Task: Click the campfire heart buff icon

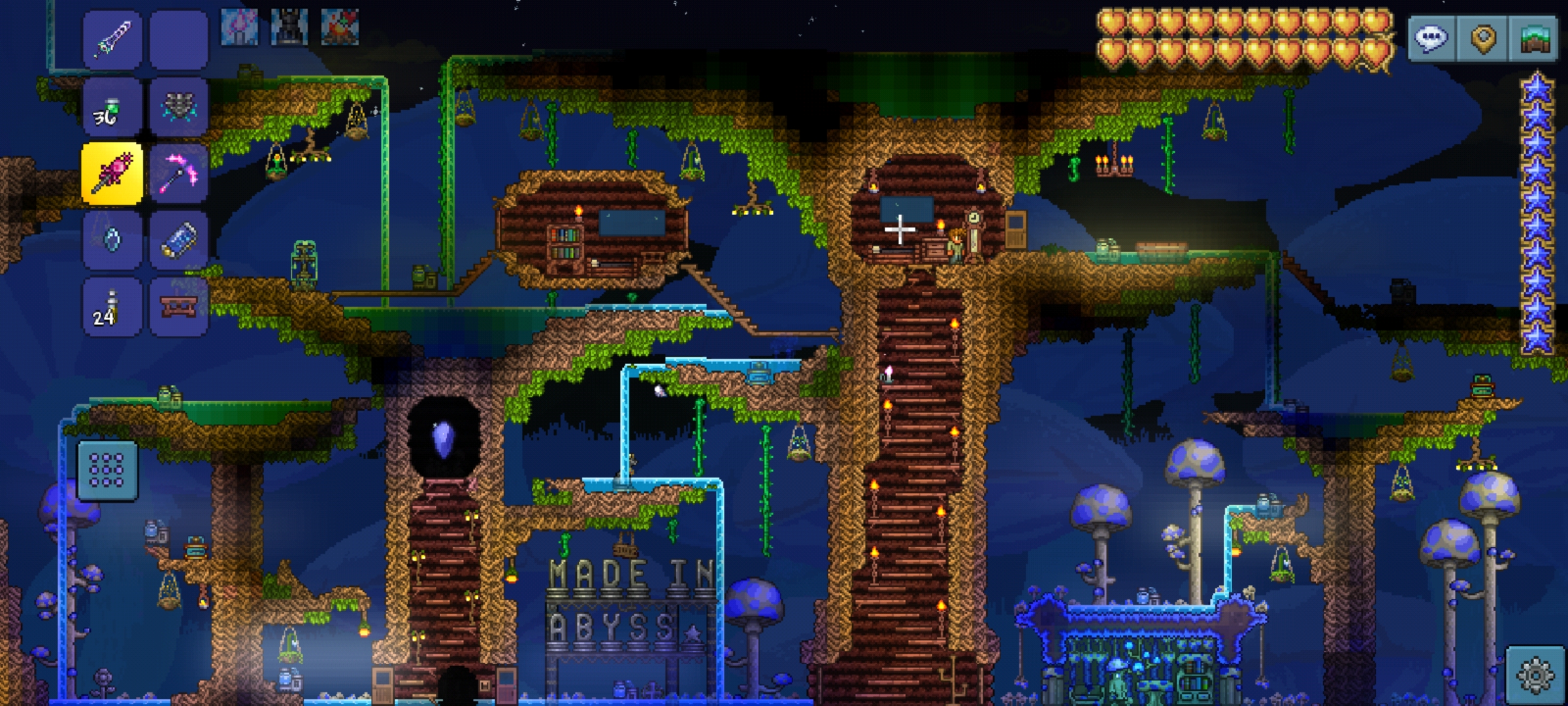Action: (x=340, y=27)
